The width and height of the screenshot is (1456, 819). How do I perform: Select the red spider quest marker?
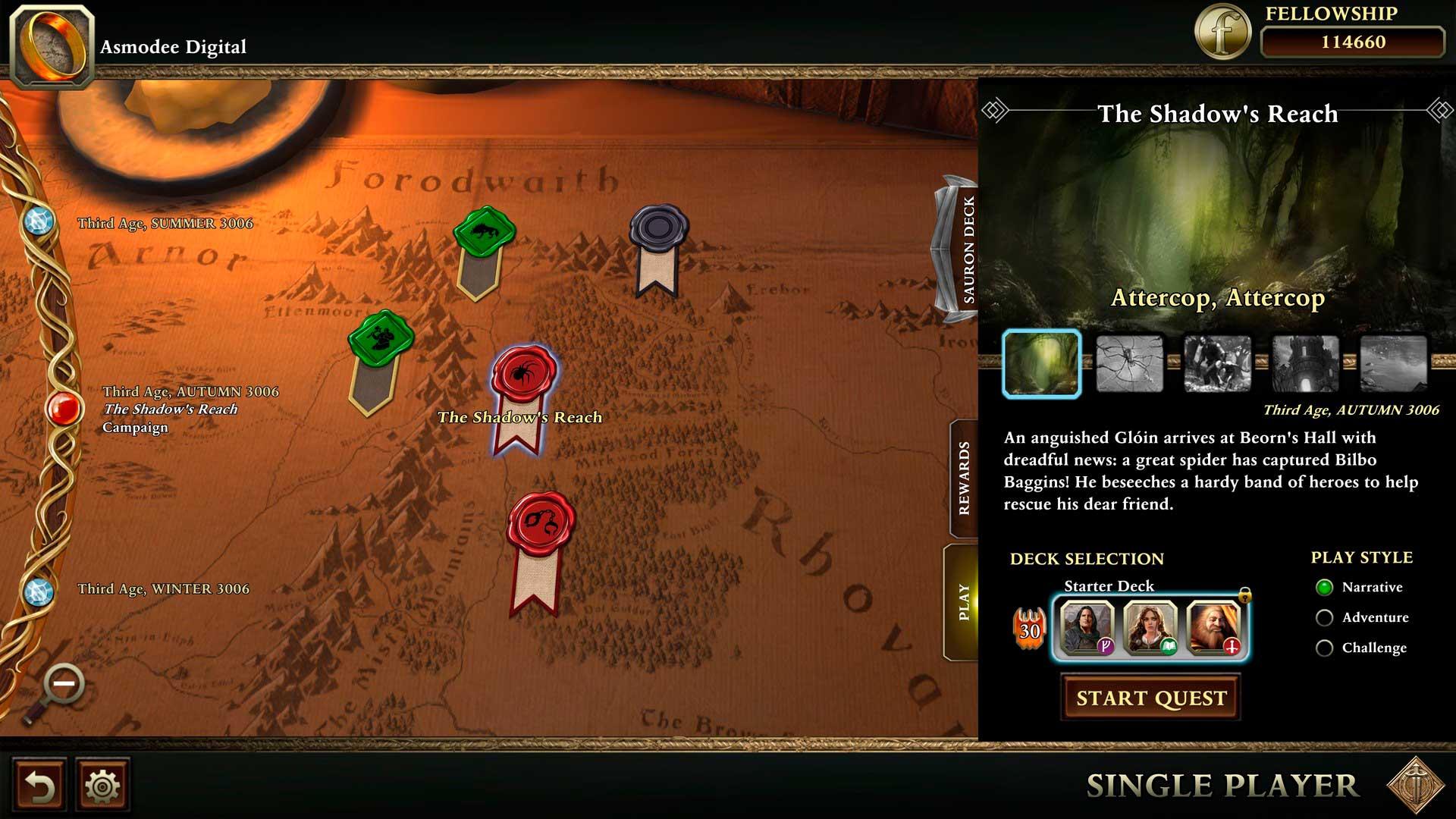[x=523, y=373]
